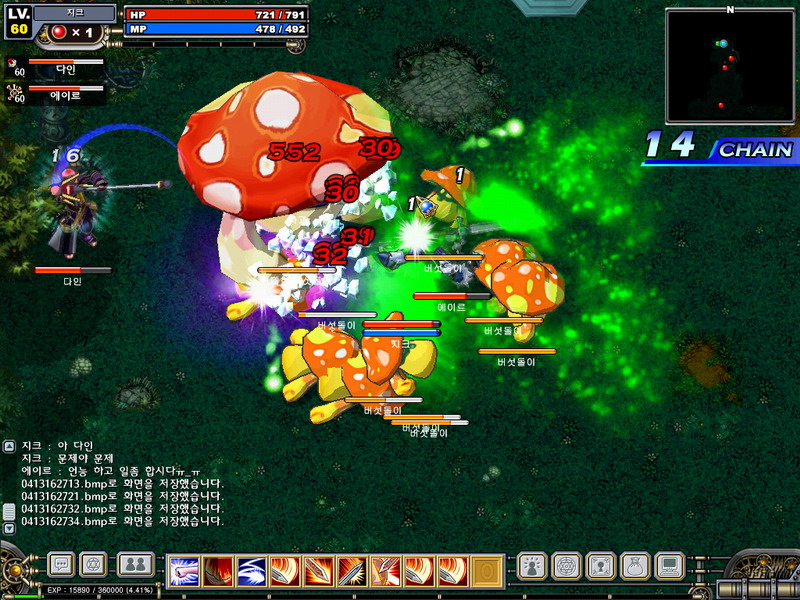Screen dimensions: 800x600
Task: Click the minimap
Action: point(729,65)
